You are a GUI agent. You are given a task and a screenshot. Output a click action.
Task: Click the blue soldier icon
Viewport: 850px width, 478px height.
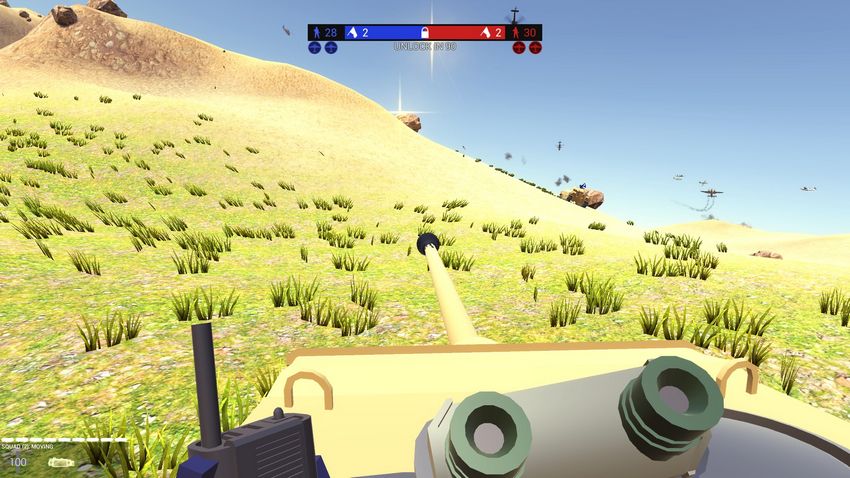tap(317, 33)
